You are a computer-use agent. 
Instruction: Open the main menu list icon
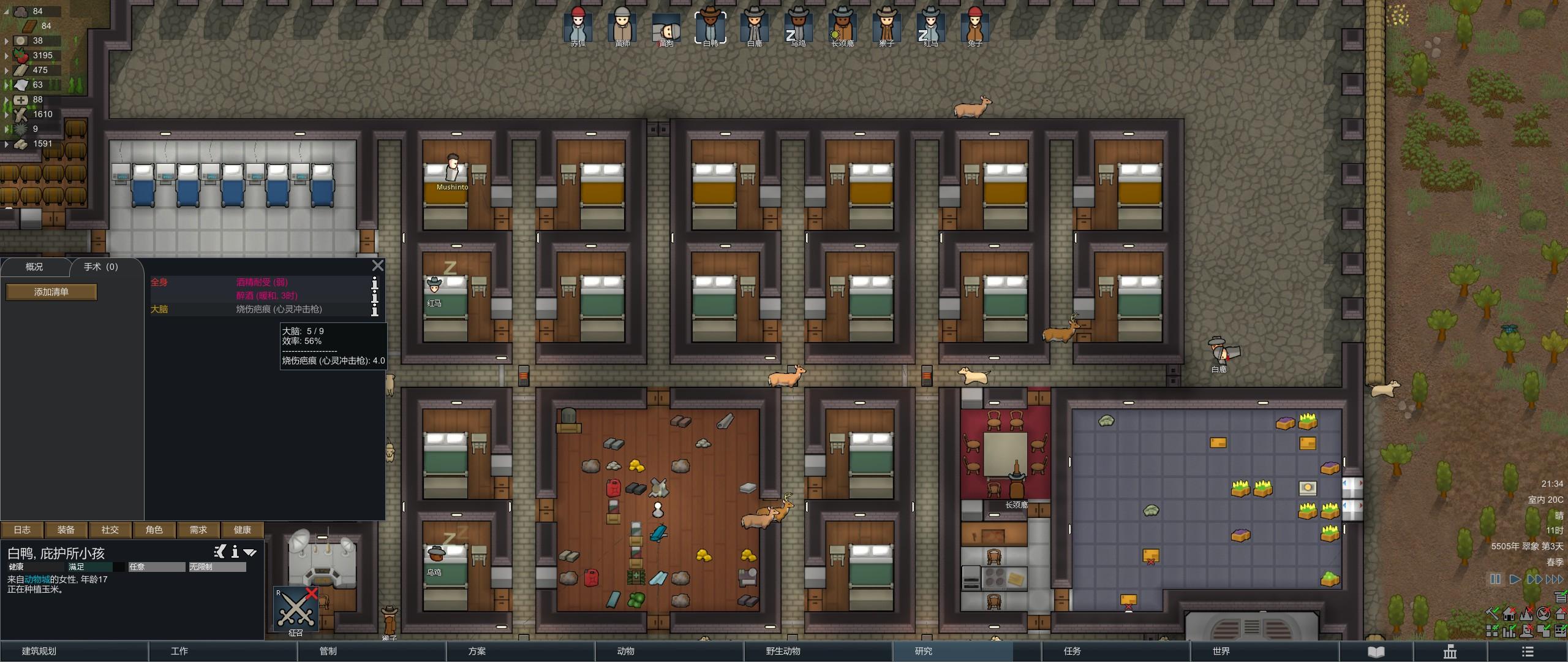point(1528,652)
